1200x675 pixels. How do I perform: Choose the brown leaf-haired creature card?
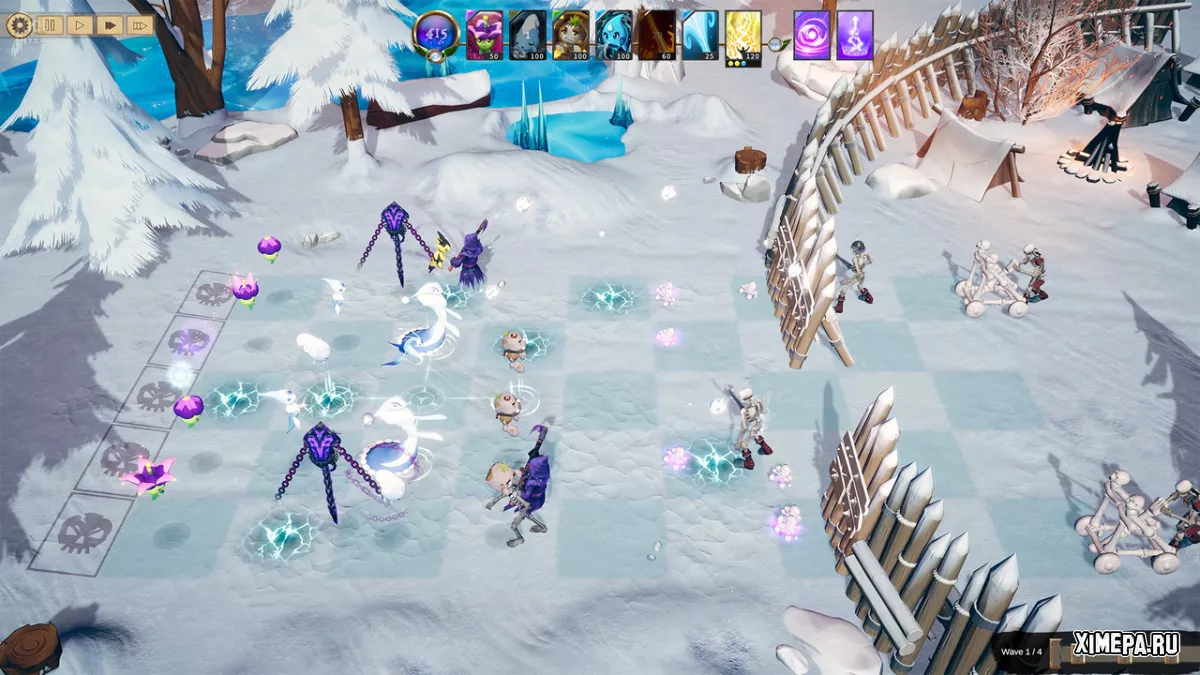point(571,35)
